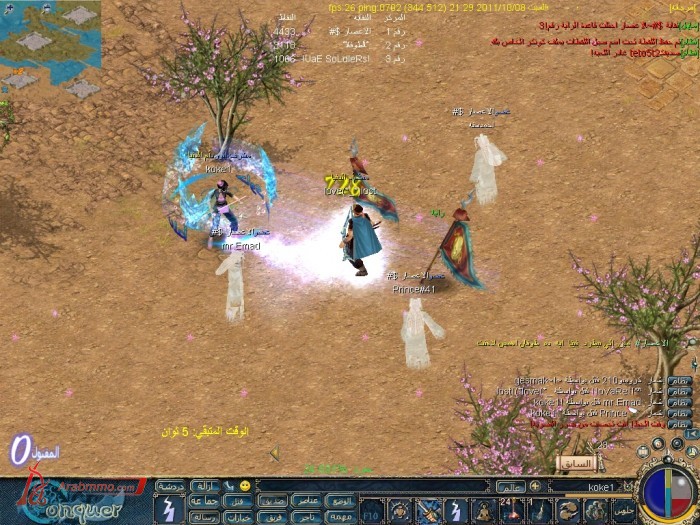Click the خيارات options button
700x525 pixels.
point(238,516)
